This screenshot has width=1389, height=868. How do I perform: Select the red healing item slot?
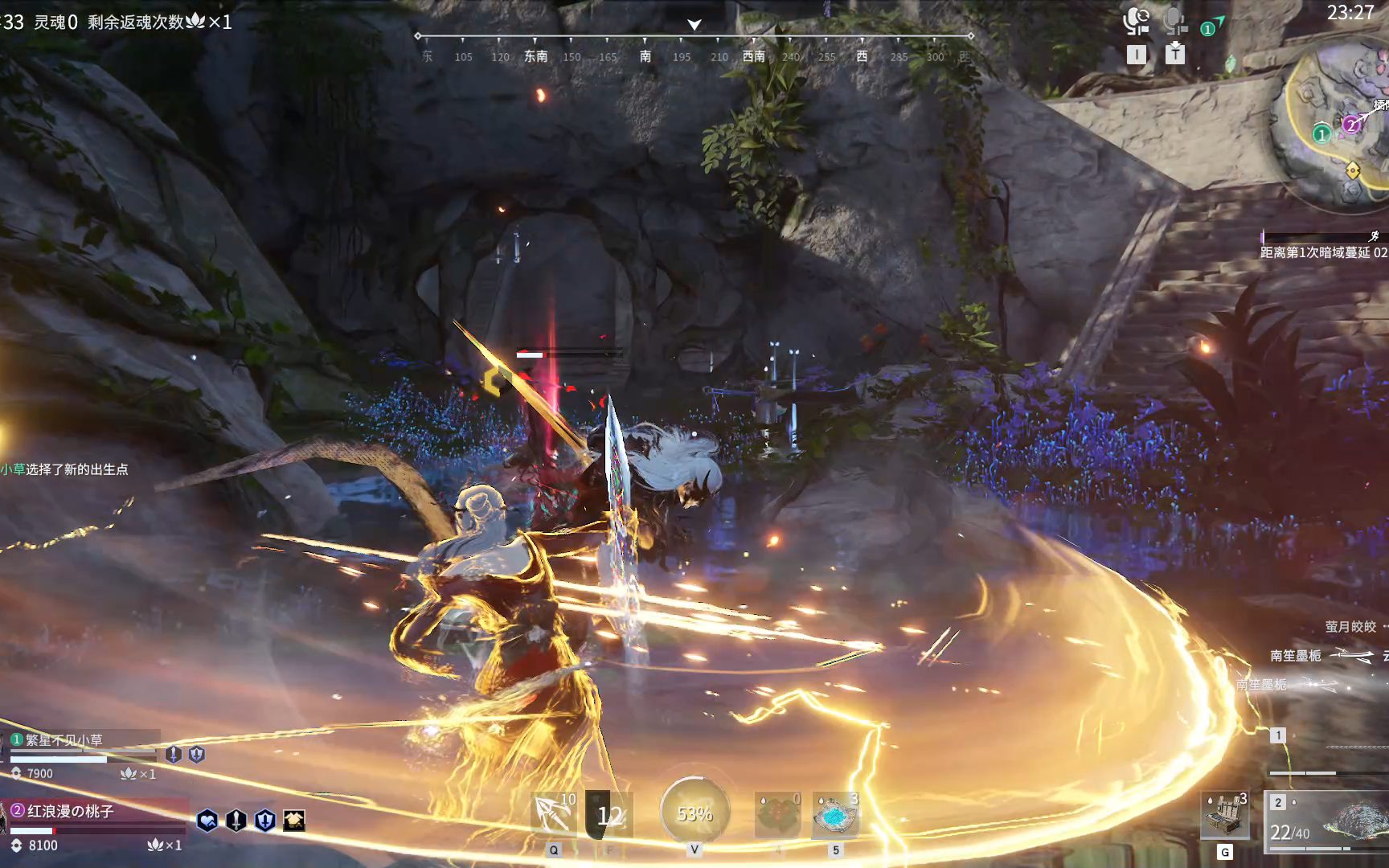point(777,815)
